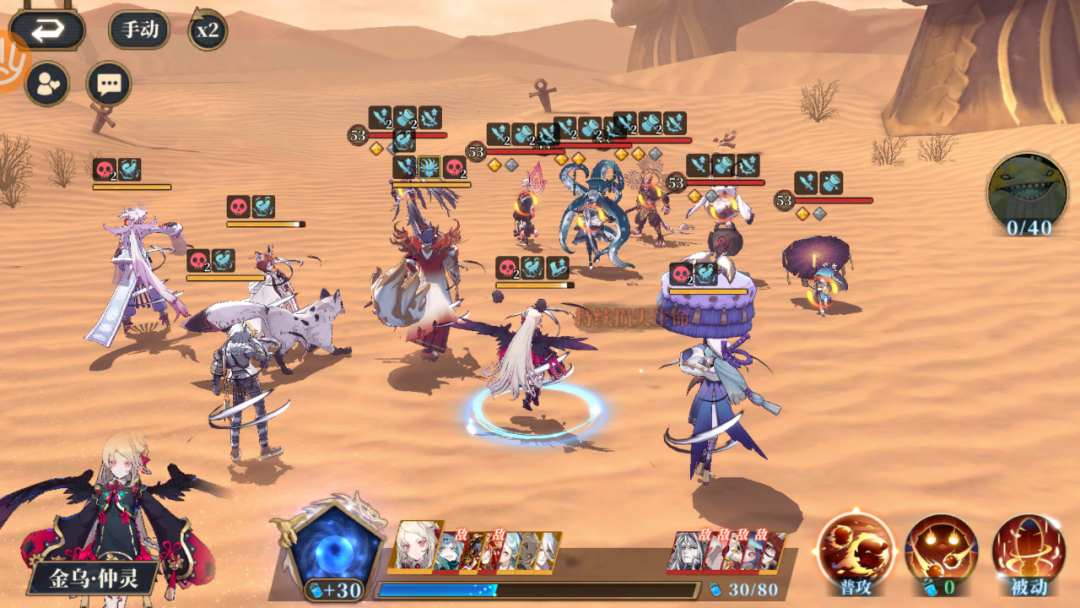This screenshot has height=608, width=1080.
Task: Open the friends icon with heart
Action: coord(47,84)
